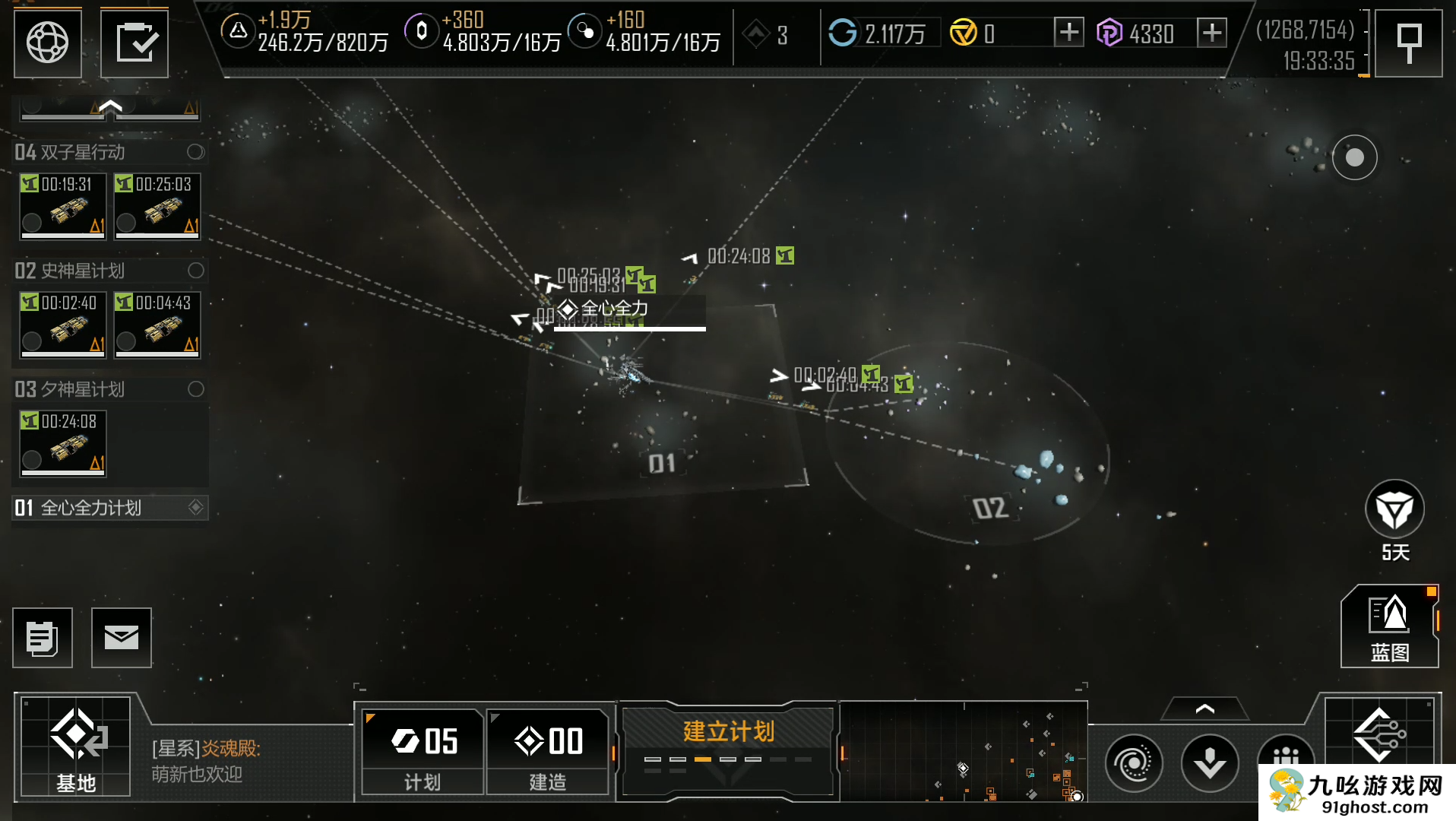Select fleet card with timer 00:04:43
Screen dimensions: 1456x821
pos(157,325)
